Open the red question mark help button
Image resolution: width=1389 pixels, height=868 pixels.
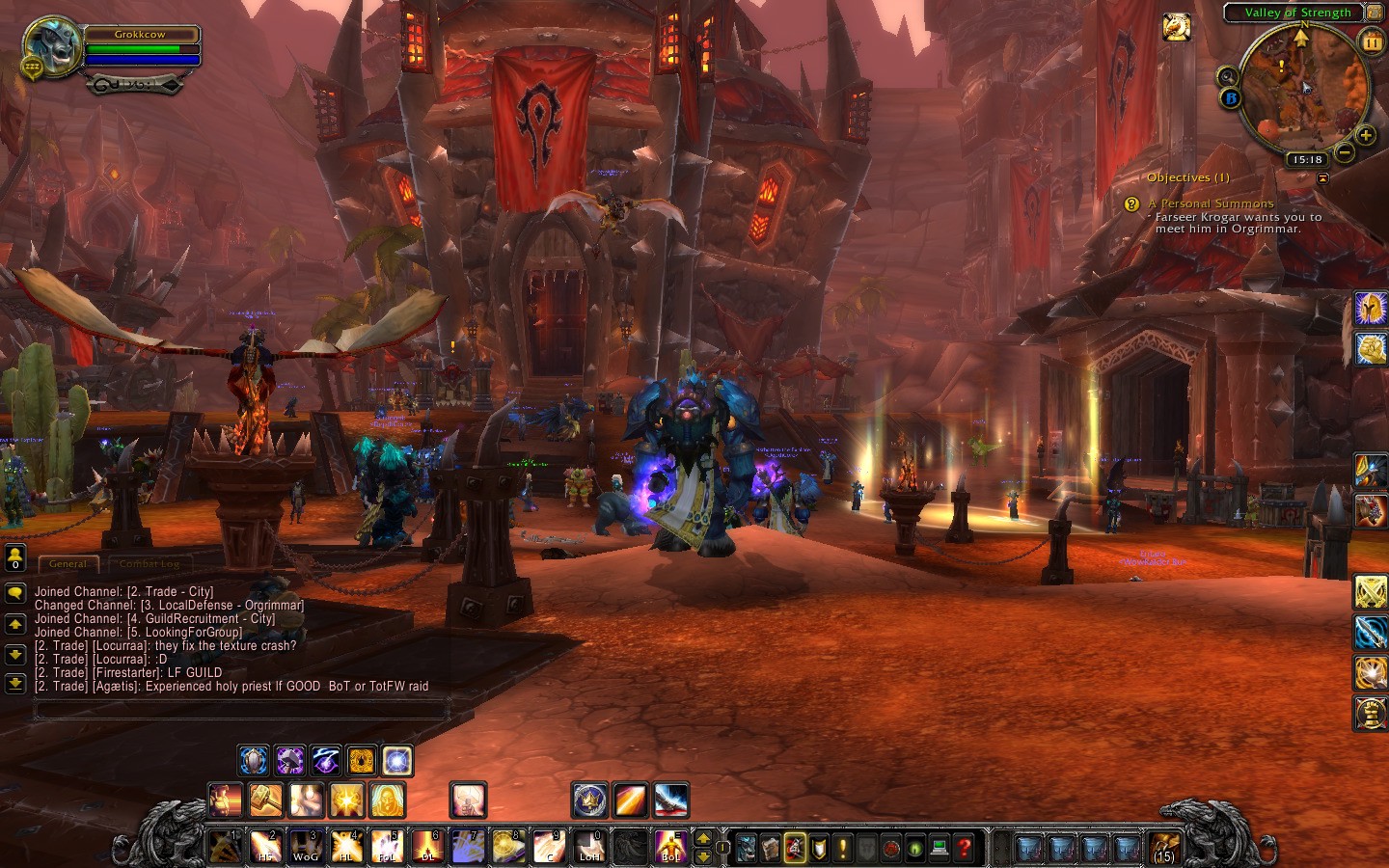click(963, 849)
